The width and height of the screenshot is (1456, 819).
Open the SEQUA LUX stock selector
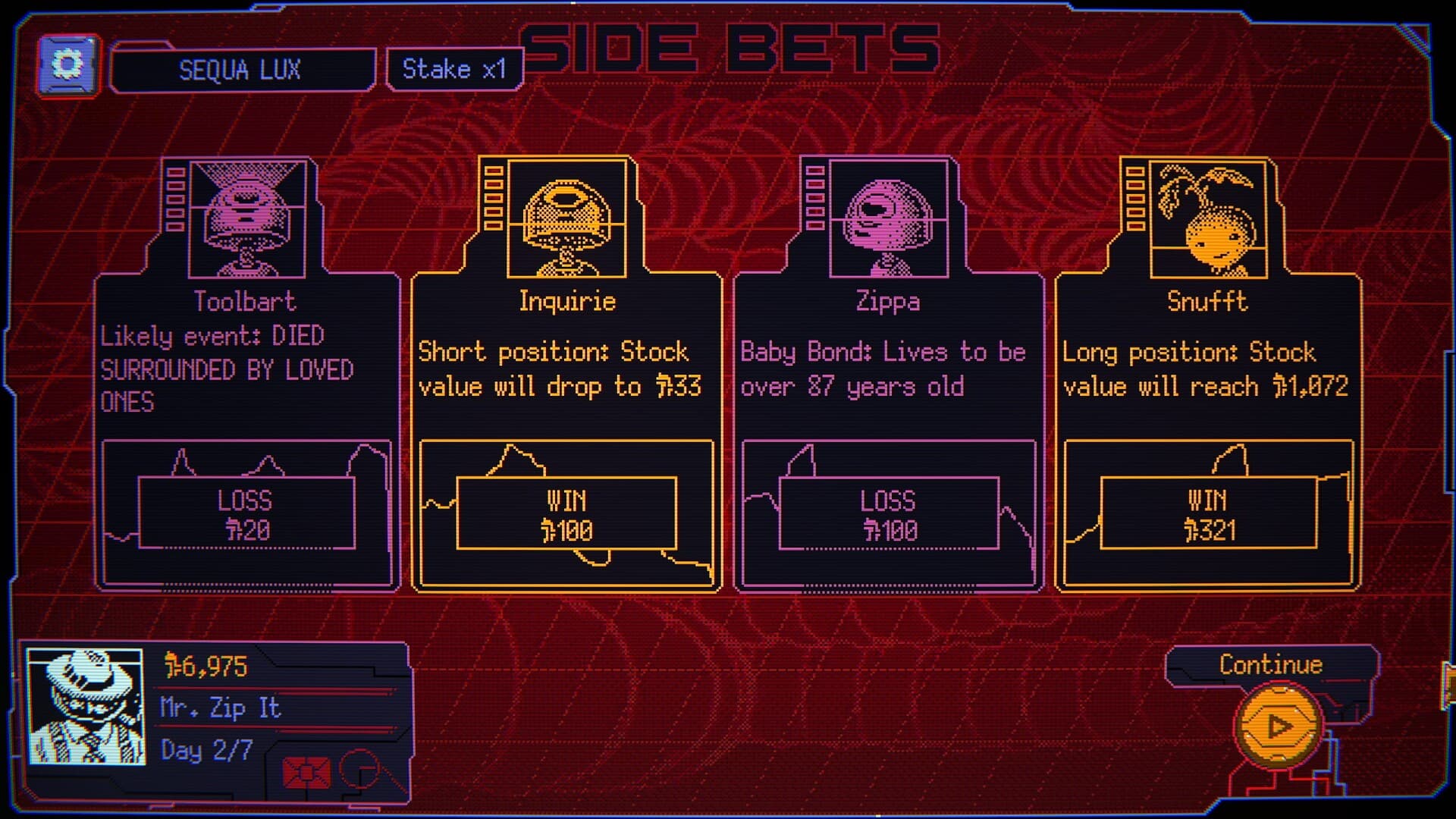[x=241, y=70]
